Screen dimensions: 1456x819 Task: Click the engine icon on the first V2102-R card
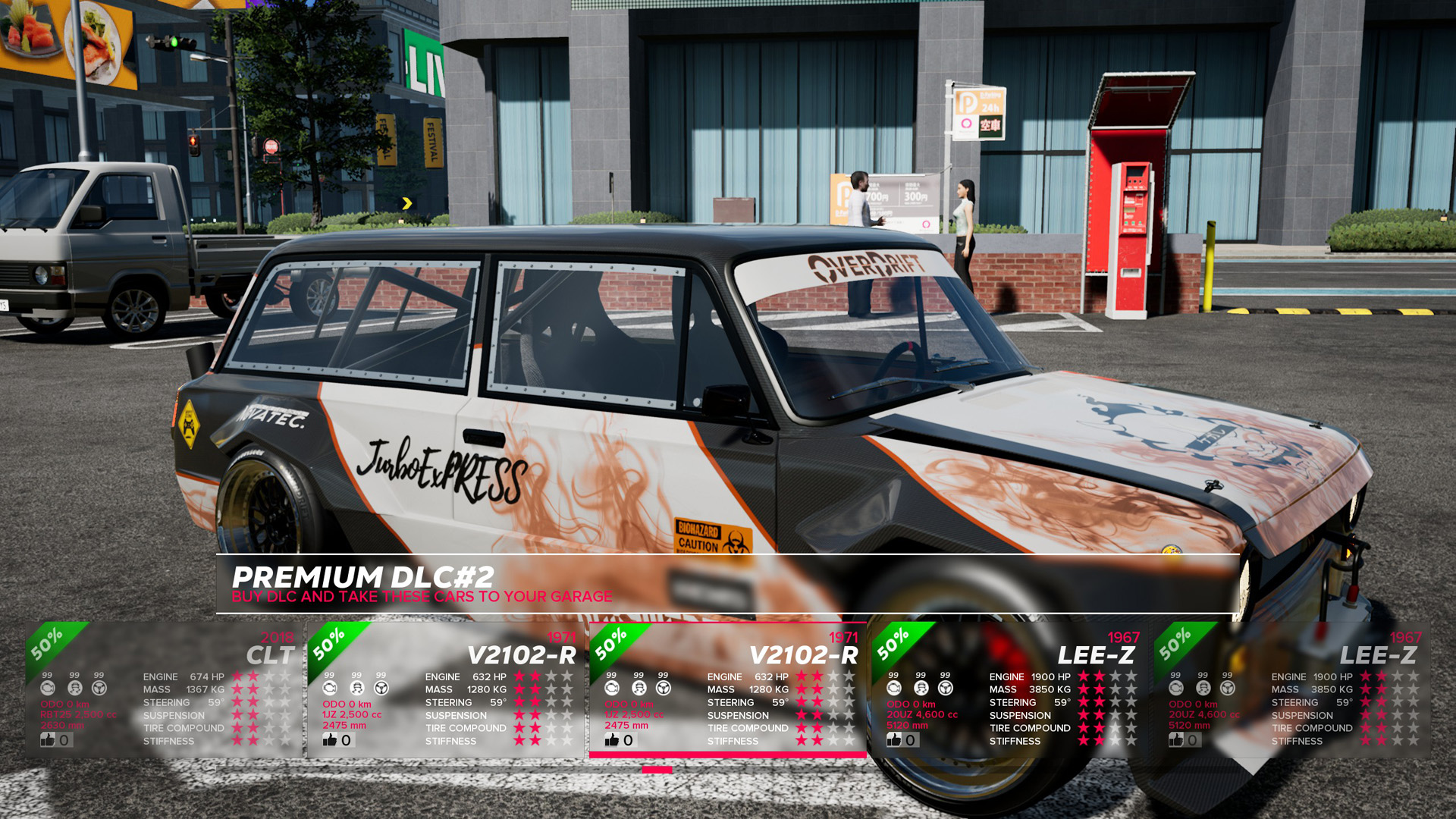click(330, 689)
